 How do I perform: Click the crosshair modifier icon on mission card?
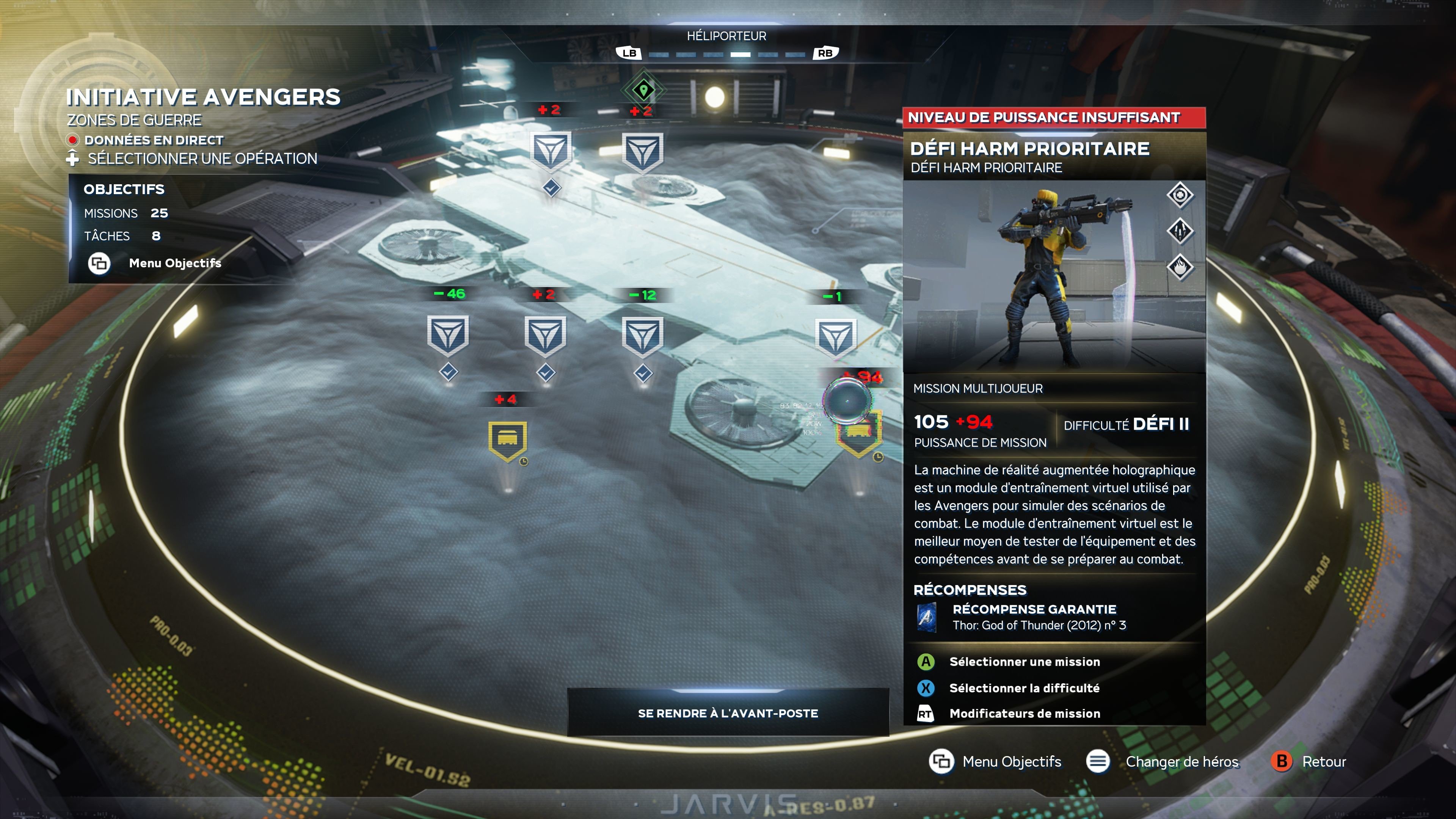click(x=1180, y=196)
